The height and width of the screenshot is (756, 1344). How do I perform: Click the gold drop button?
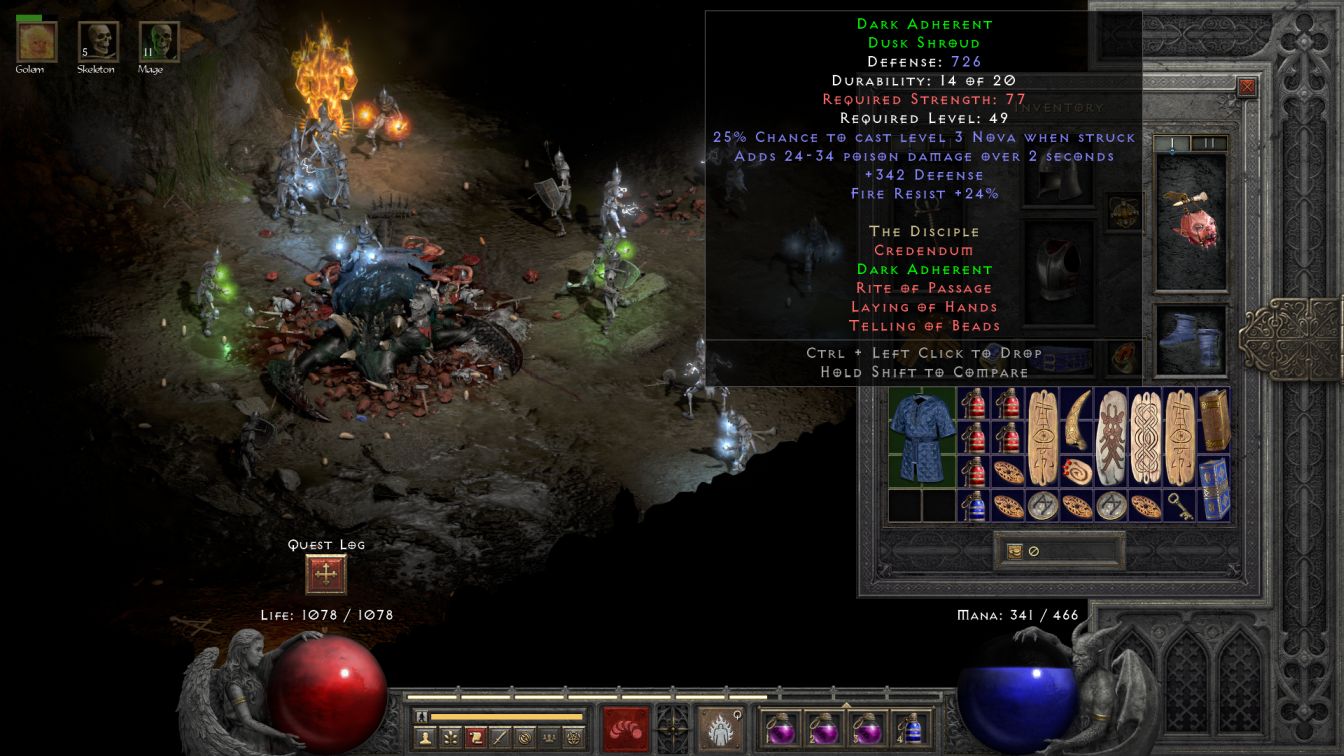point(1015,551)
